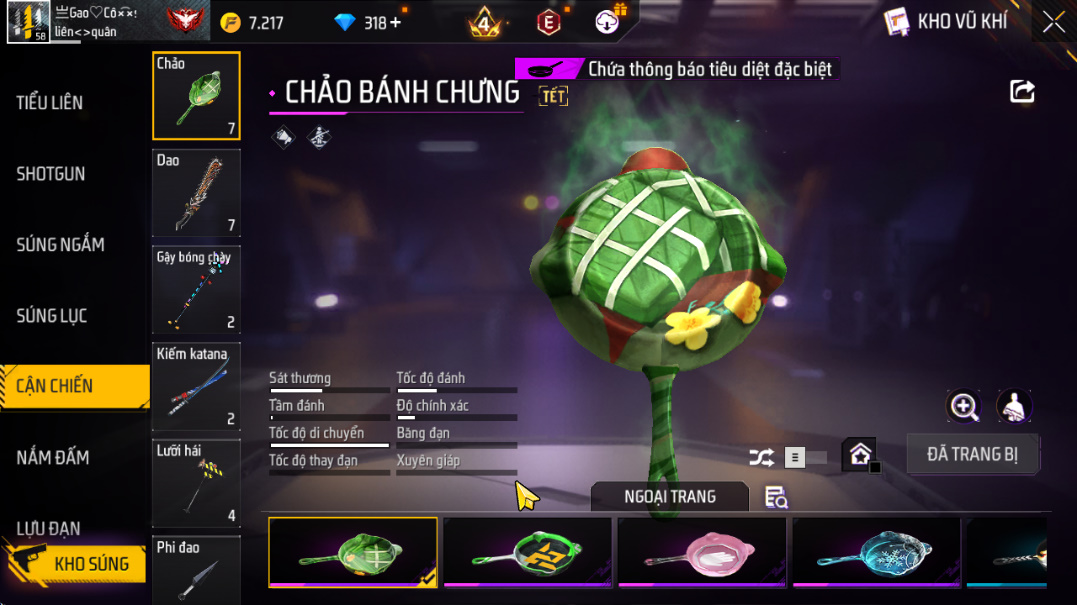Add more diamonds with the plus
1077x605 pixels.
tap(395, 22)
